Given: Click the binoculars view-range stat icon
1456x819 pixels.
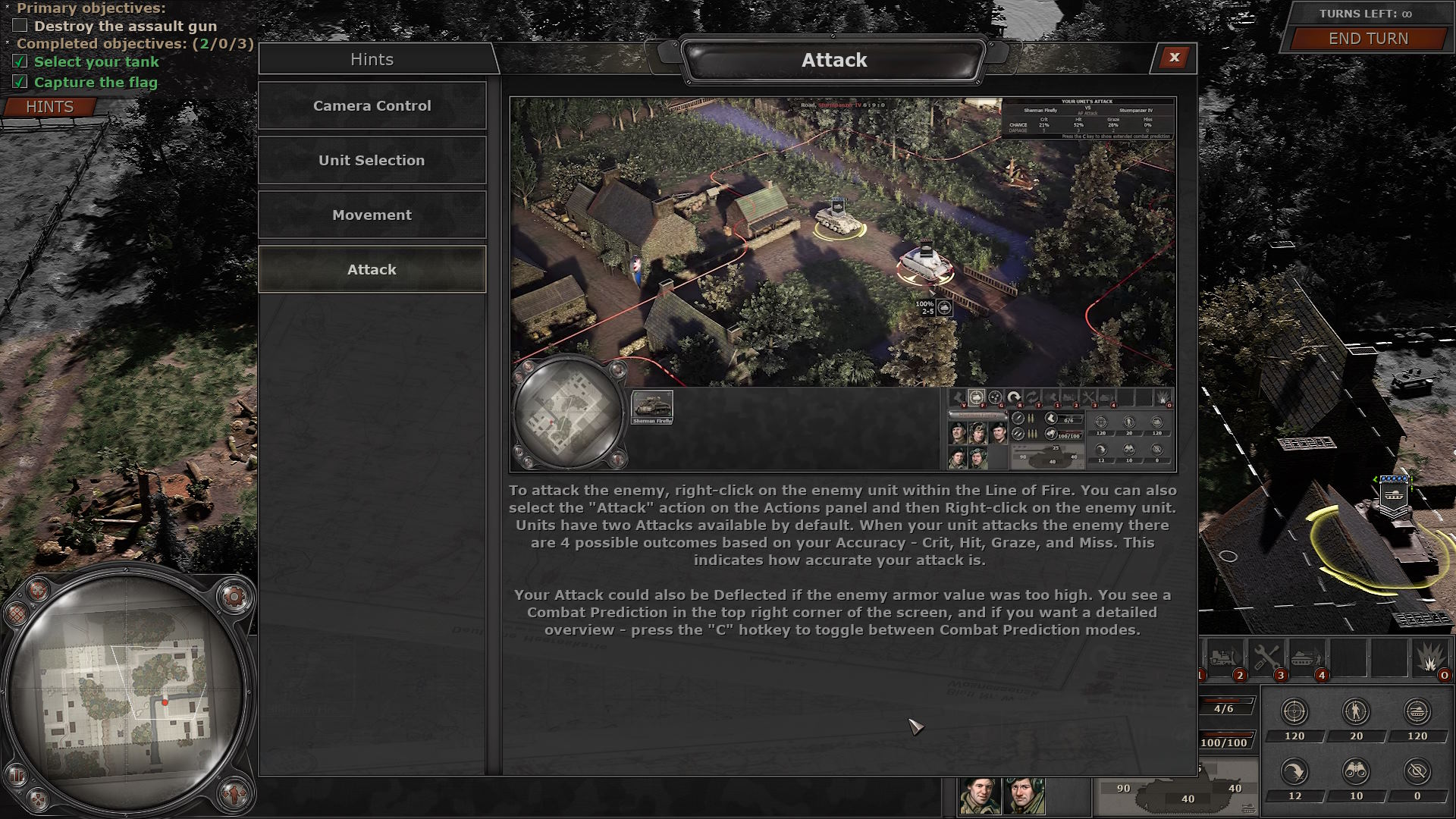Looking at the screenshot, I should 1356,771.
